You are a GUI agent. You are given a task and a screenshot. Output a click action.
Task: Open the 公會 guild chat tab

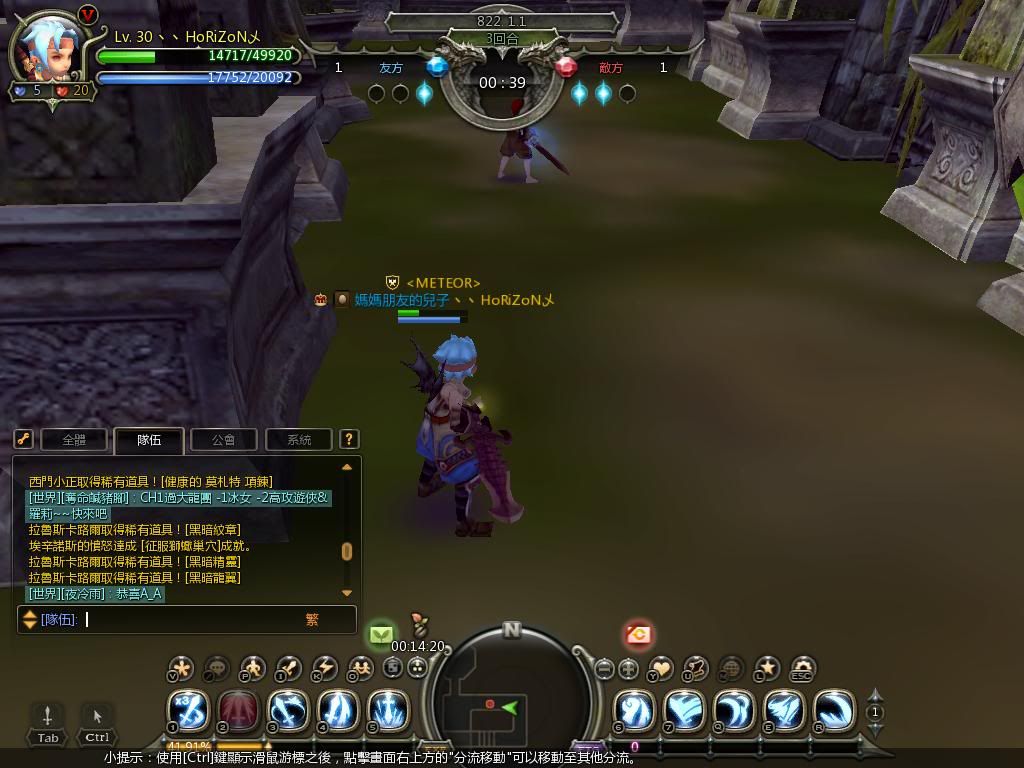click(224, 439)
